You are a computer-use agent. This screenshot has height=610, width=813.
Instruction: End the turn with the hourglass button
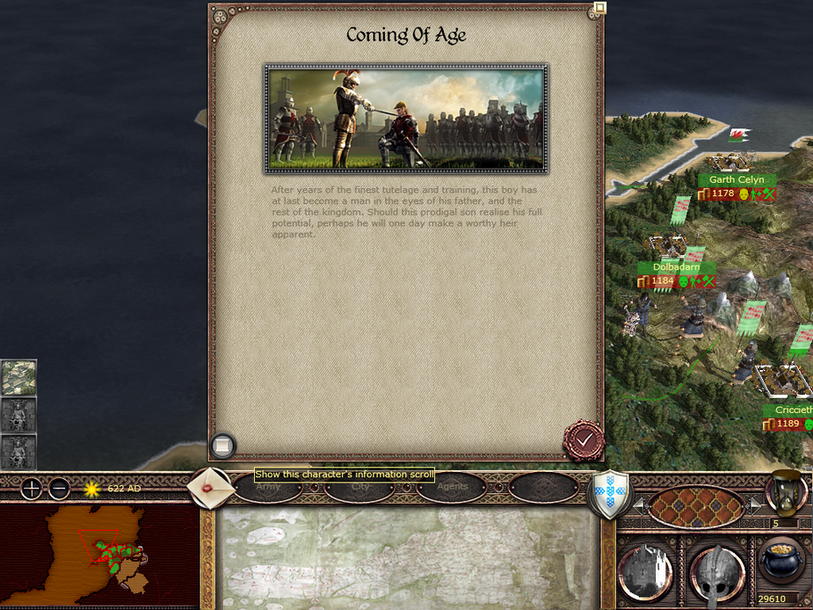tap(788, 491)
